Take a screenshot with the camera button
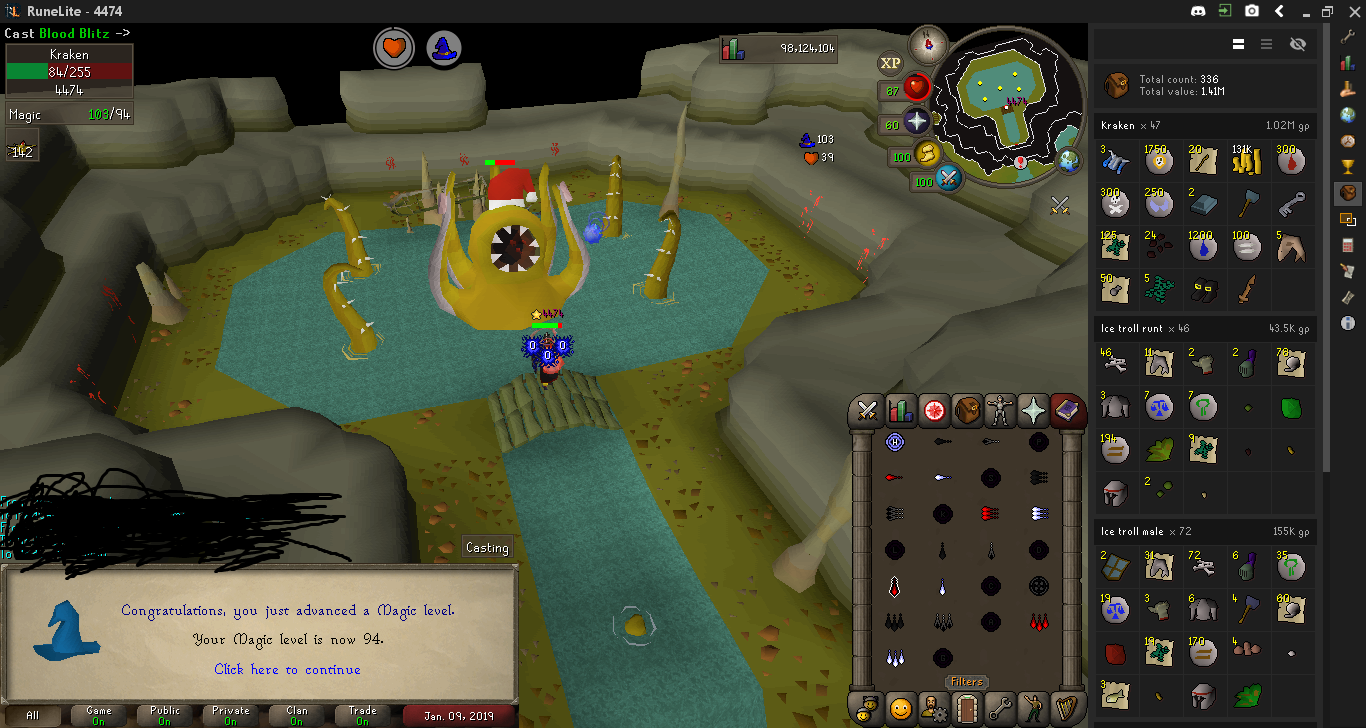Viewport: 1366px width, 728px height. pyautogui.click(x=1252, y=11)
